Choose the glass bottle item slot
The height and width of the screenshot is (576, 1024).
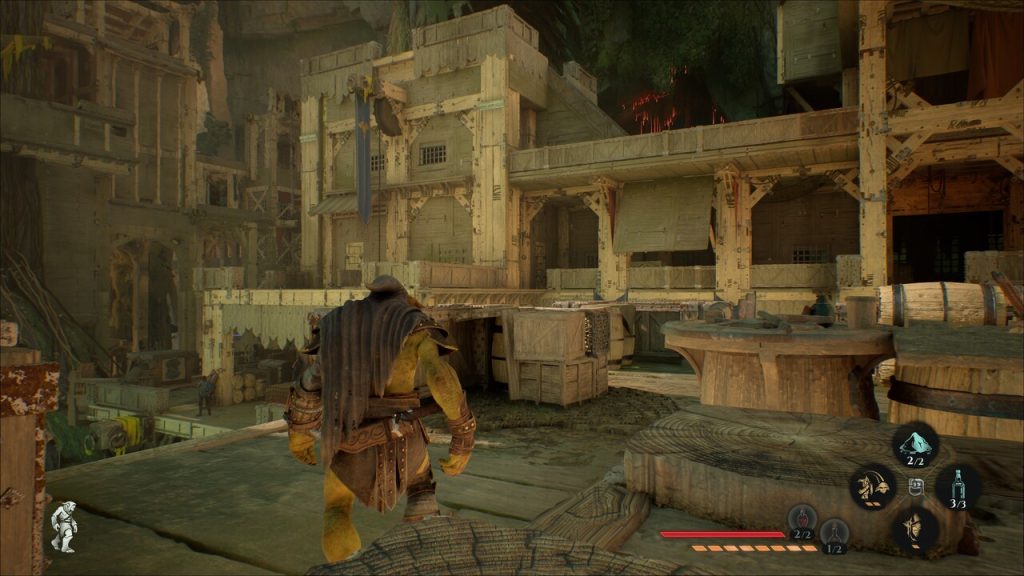[958, 487]
